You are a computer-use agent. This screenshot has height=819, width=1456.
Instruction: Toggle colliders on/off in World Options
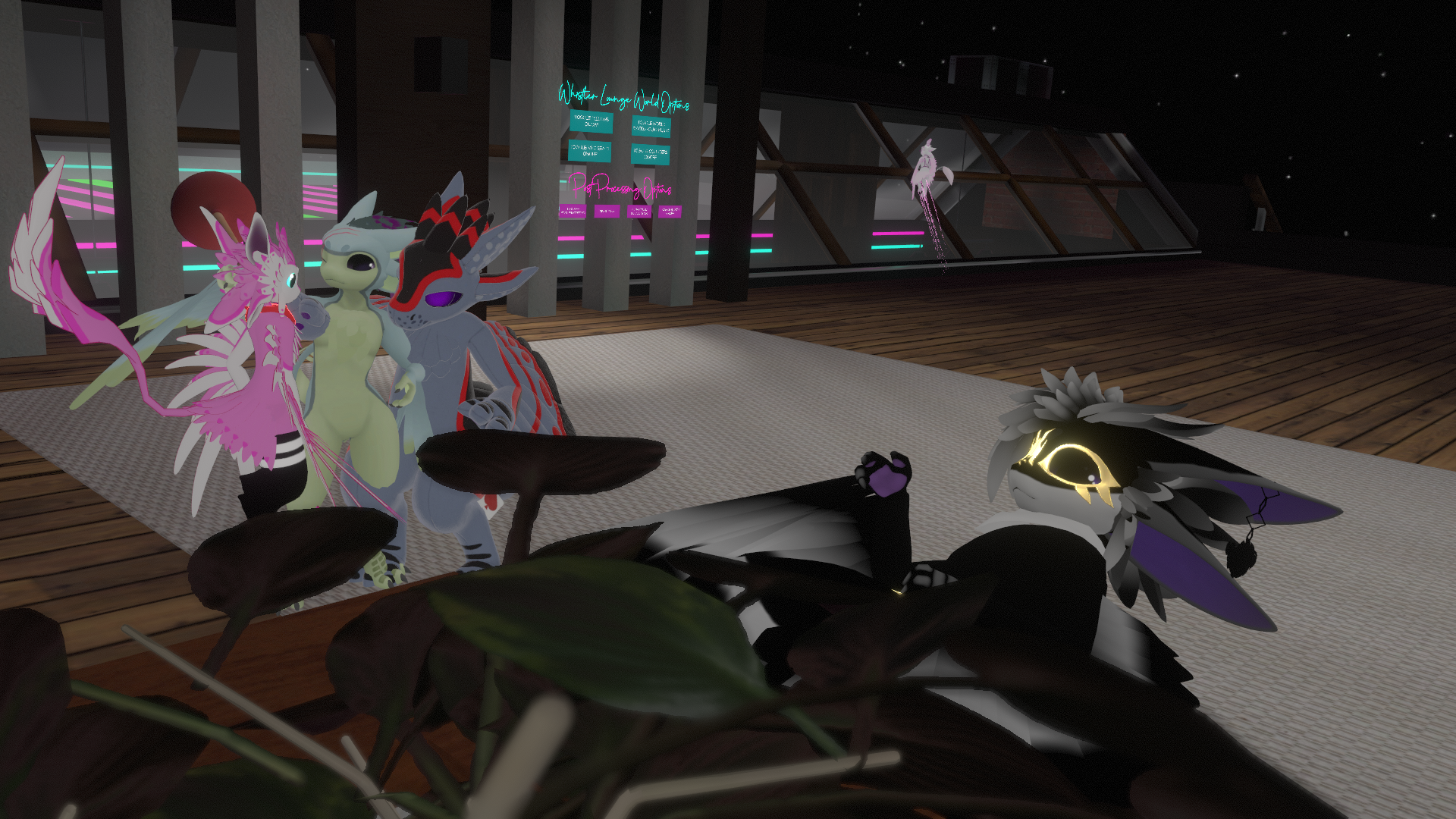click(651, 154)
